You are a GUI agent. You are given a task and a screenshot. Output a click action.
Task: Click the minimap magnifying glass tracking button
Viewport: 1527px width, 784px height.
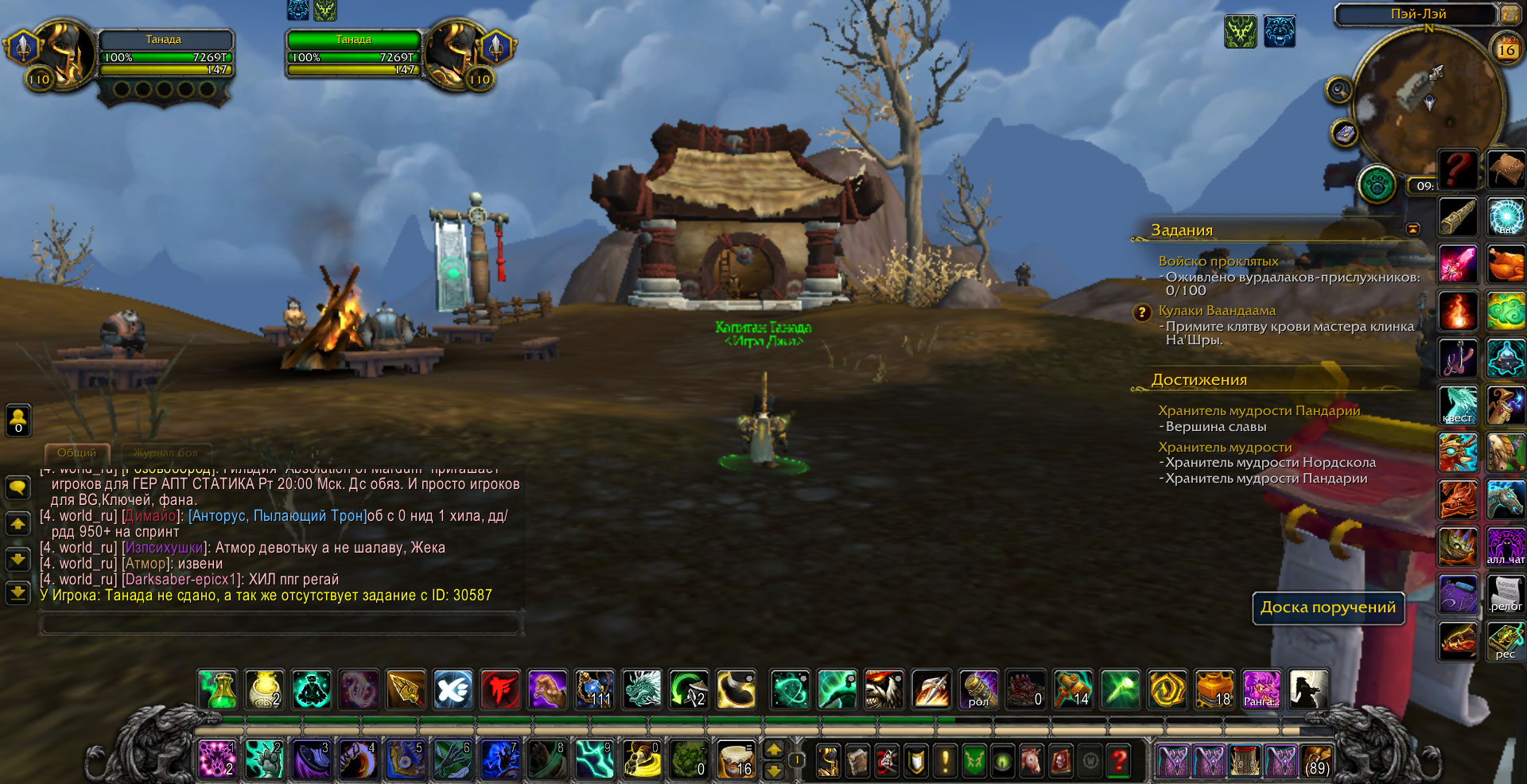click(x=1339, y=90)
